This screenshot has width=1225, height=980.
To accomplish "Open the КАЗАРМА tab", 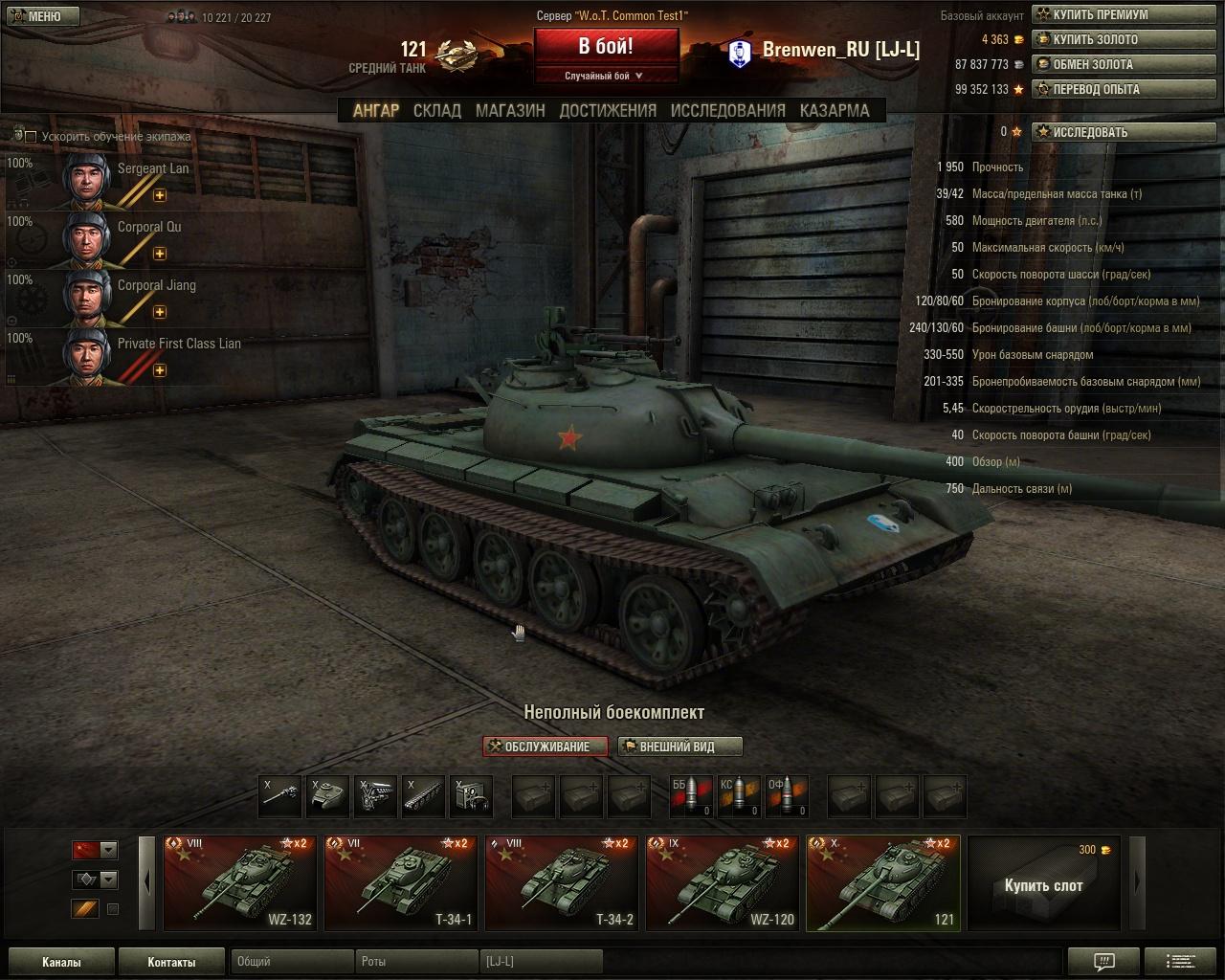I will (x=835, y=110).
